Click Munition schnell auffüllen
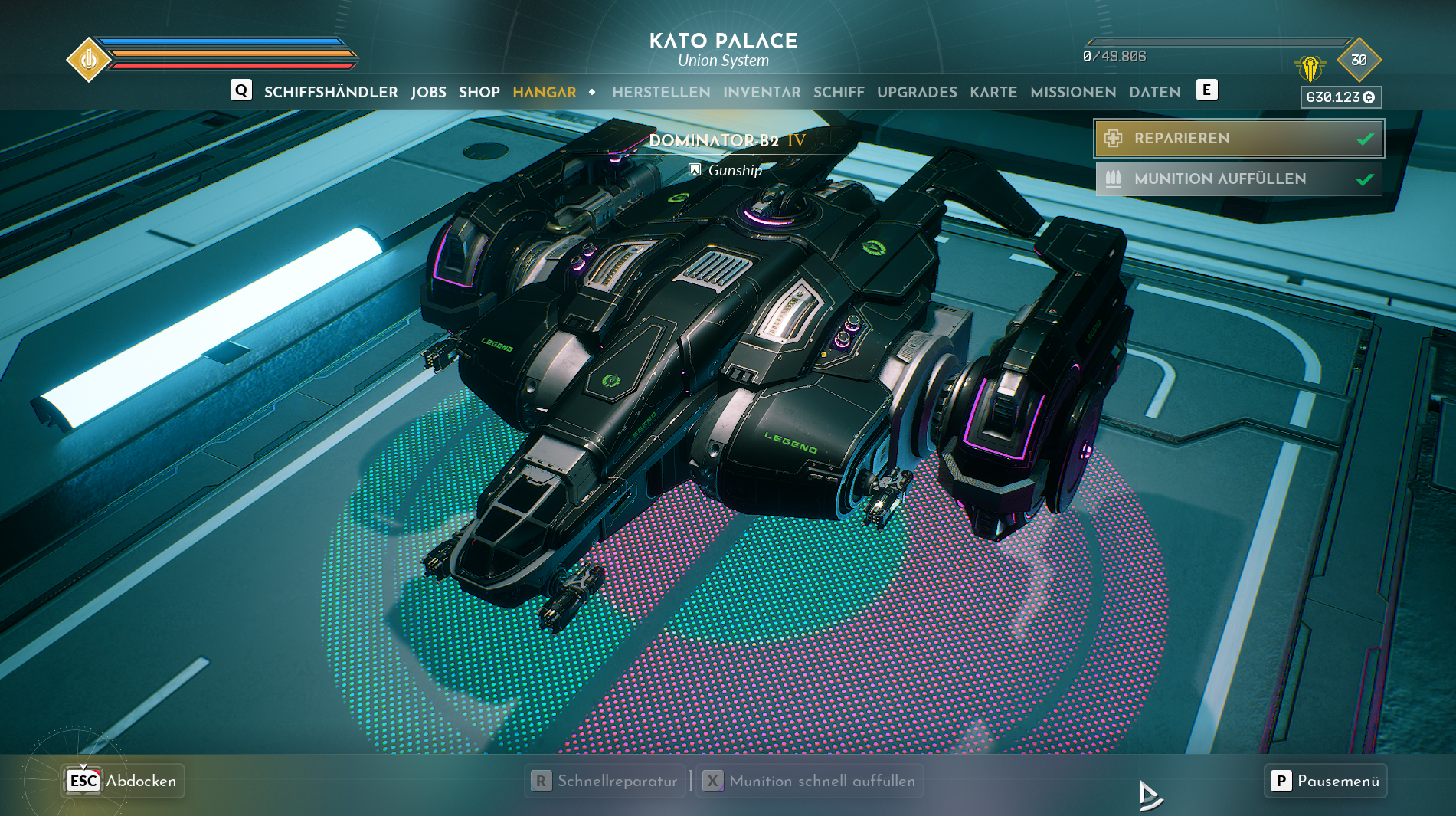The image size is (1456, 816). click(810, 781)
